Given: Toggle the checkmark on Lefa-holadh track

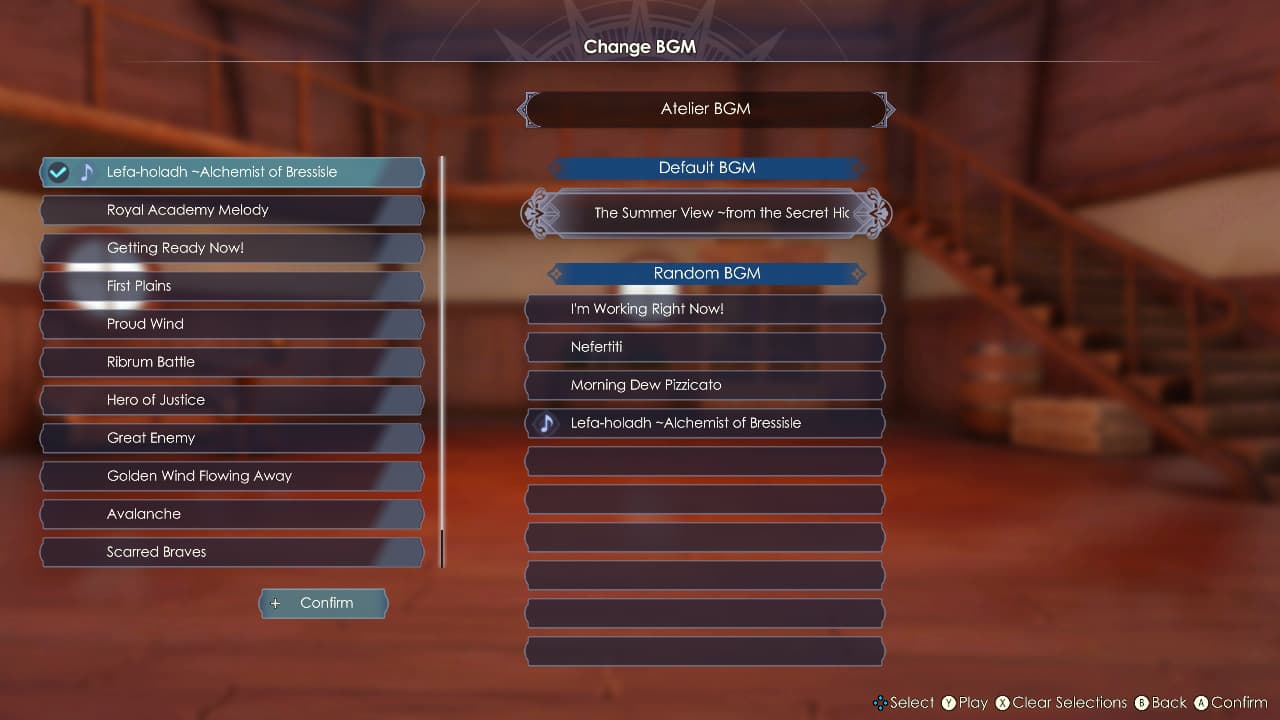Looking at the screenshot, I should click(x=58, y=171).
